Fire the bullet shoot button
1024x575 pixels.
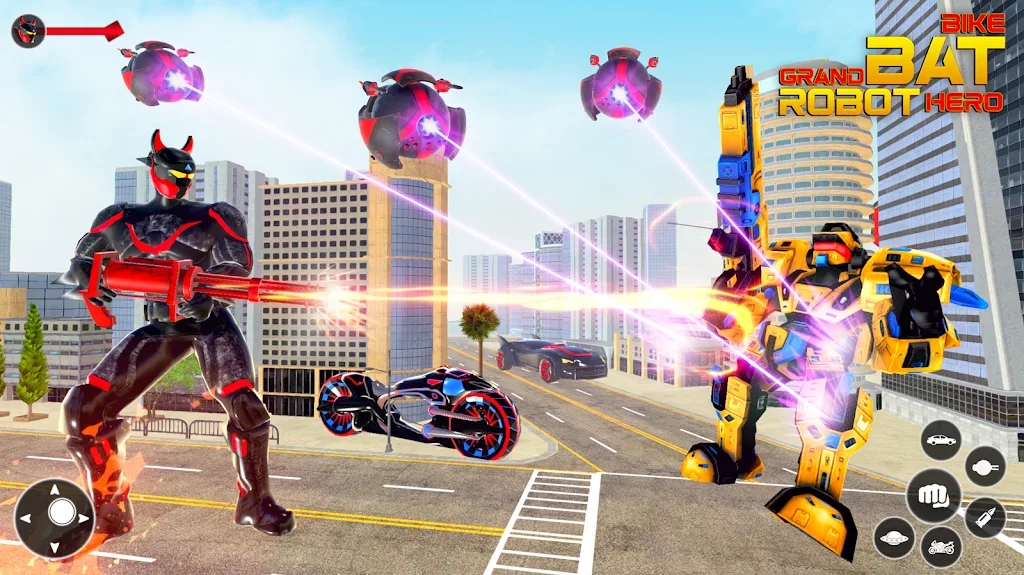click(x=984, y=517)
